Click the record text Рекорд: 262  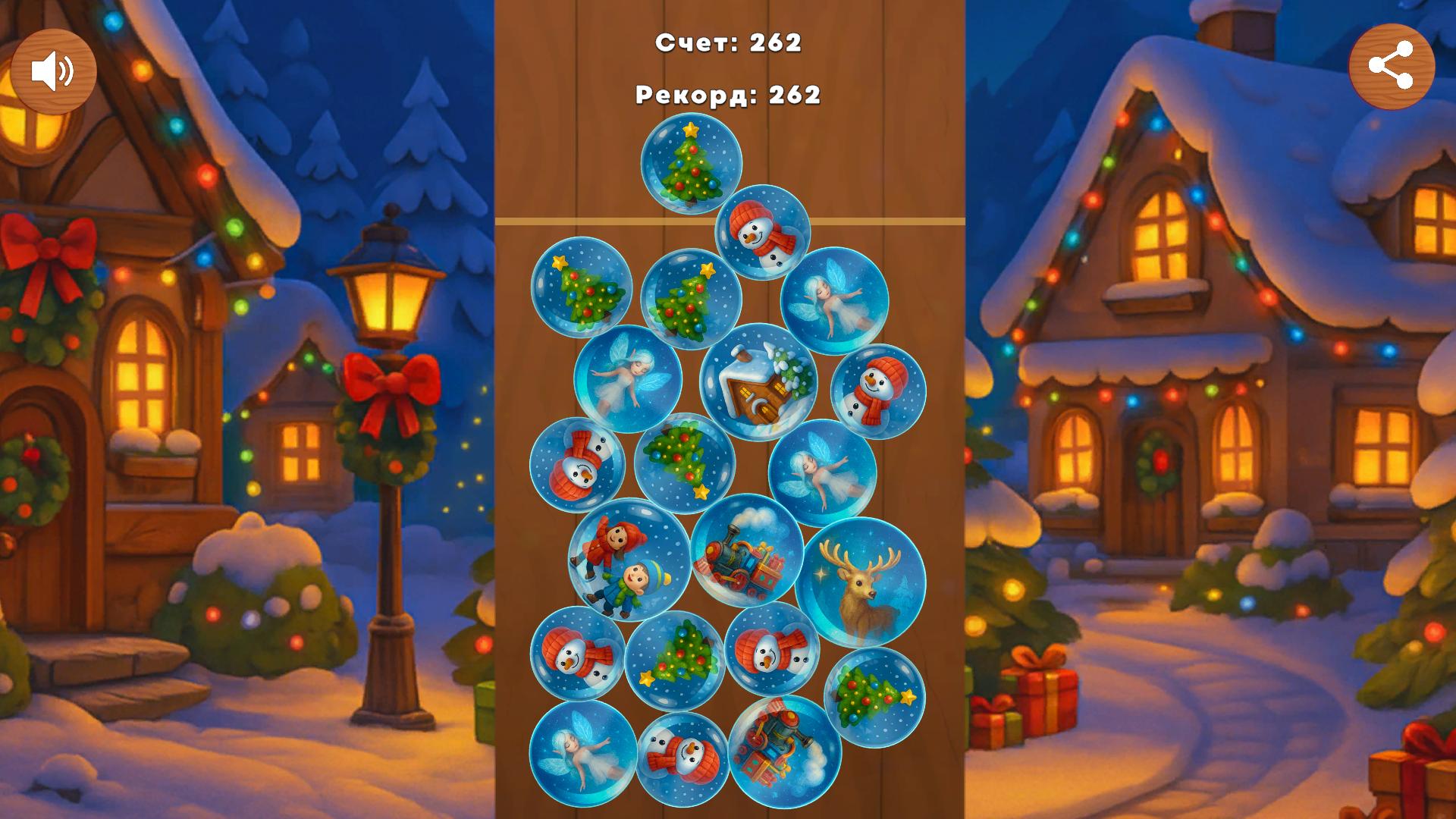728,95
